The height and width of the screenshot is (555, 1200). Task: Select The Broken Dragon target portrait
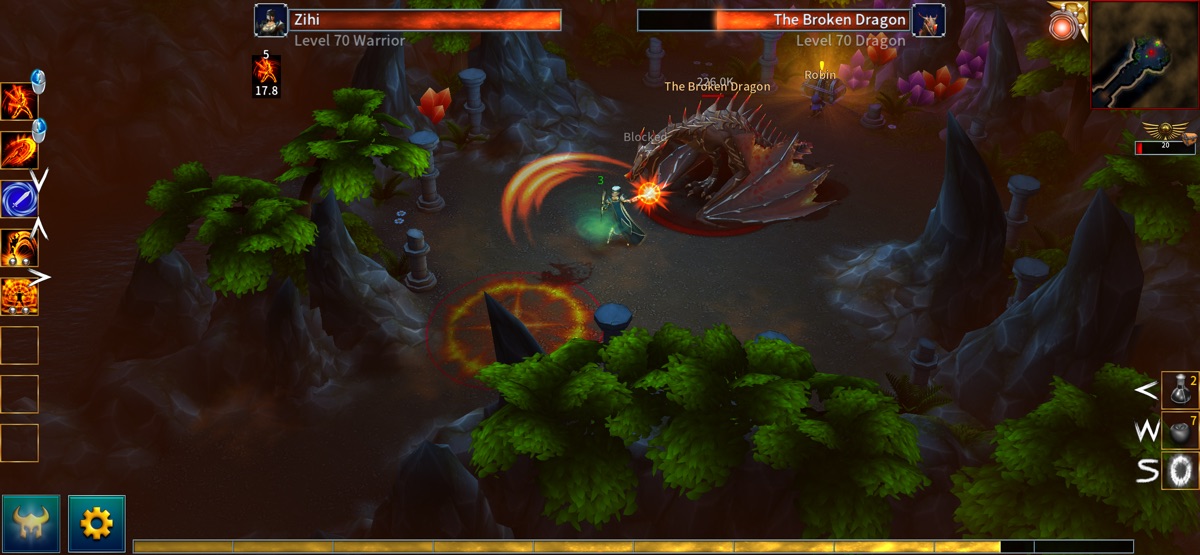tap(929, 20)
